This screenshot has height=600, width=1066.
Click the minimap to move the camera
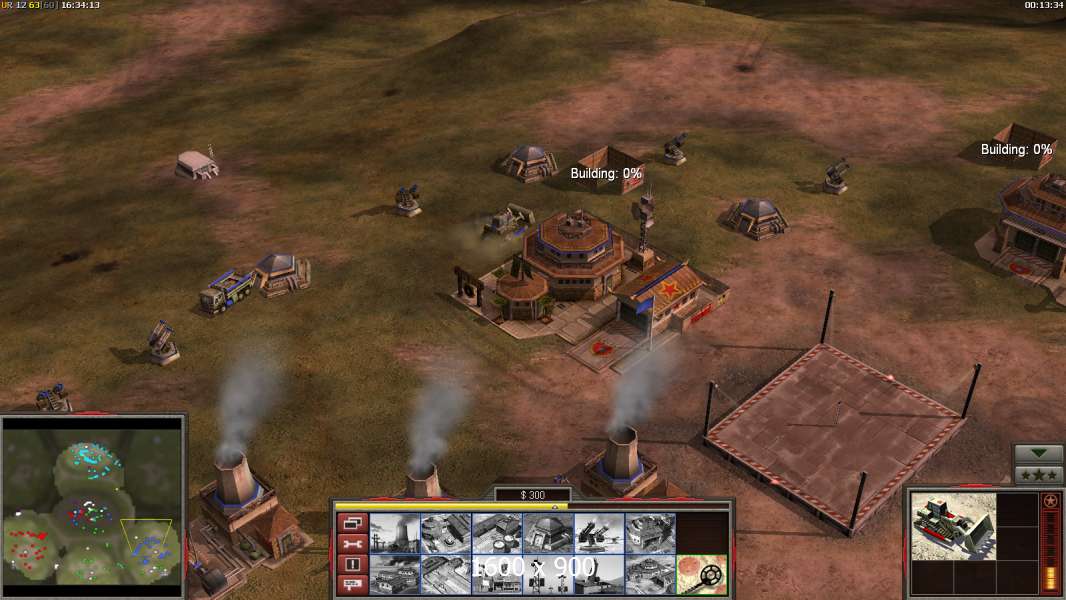pyautogui.click(x=92, y=500)
